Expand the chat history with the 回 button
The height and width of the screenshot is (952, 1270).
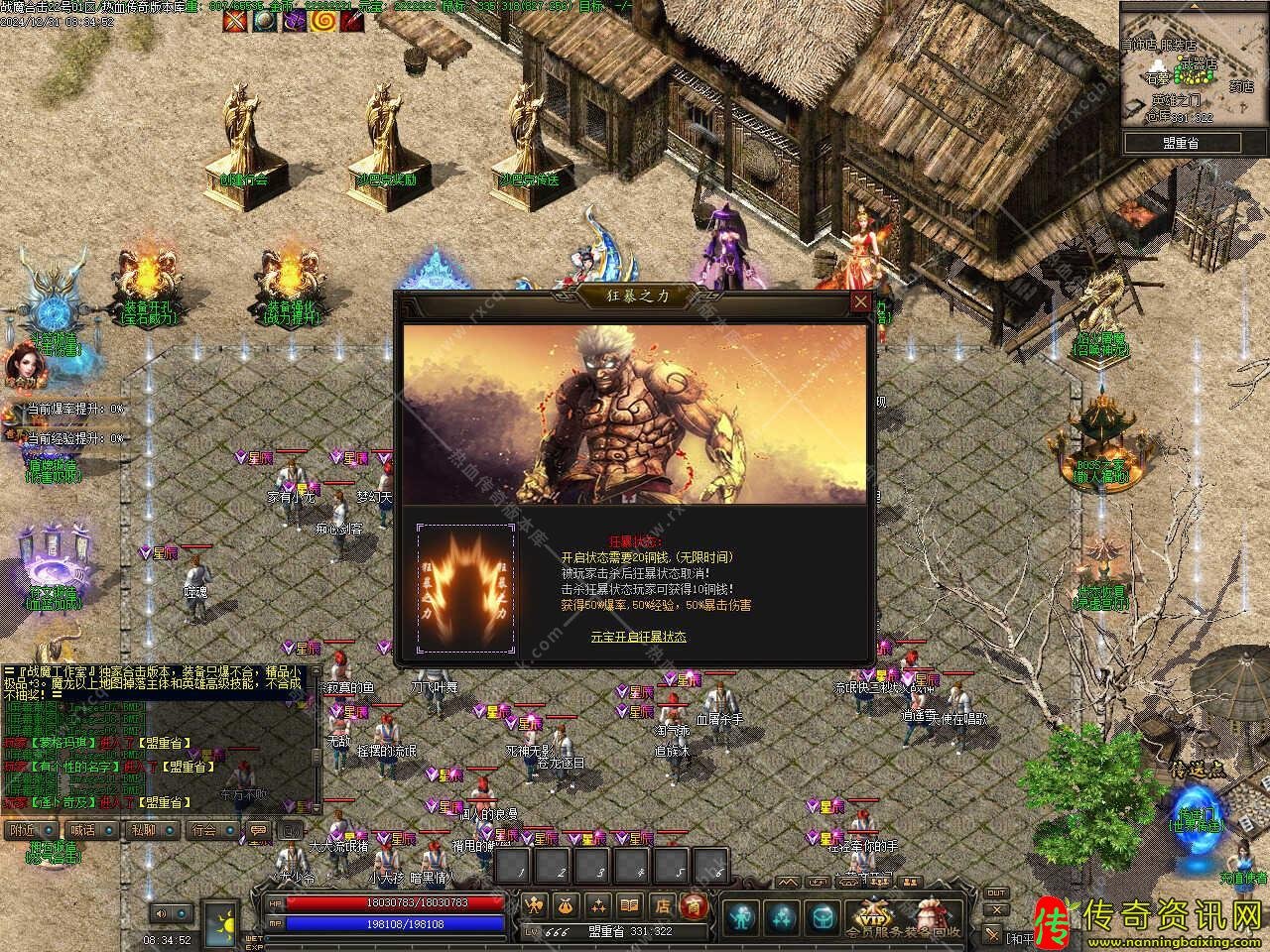point(290,830)
